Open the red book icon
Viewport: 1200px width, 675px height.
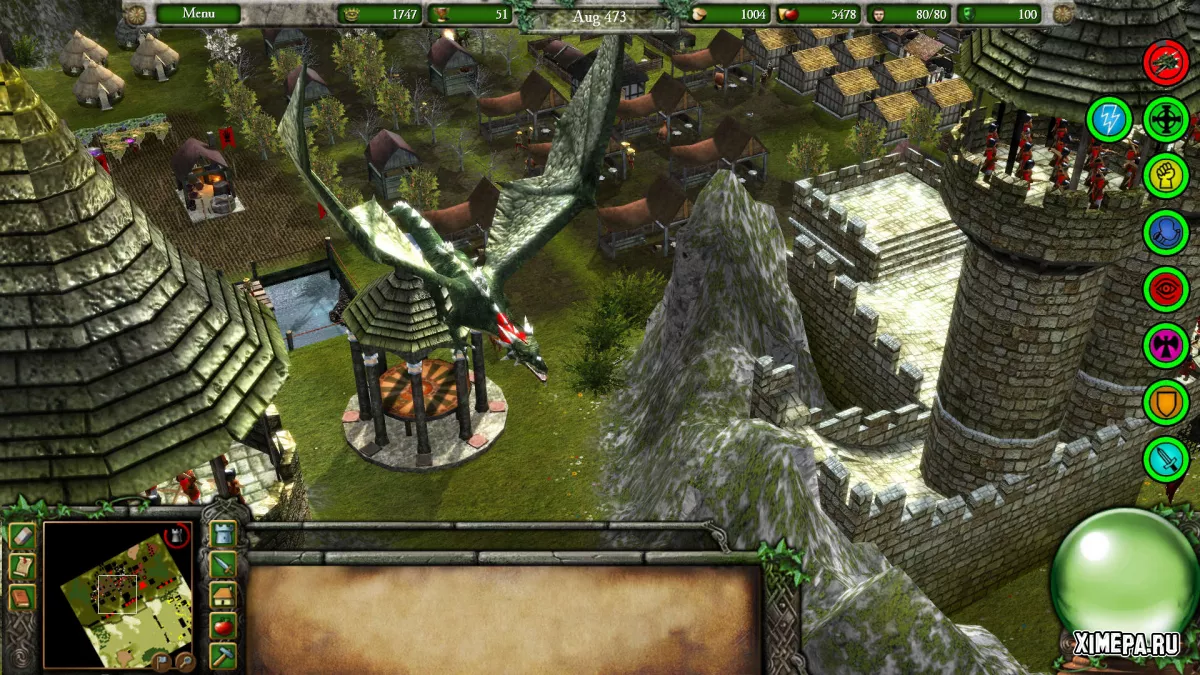22,598
